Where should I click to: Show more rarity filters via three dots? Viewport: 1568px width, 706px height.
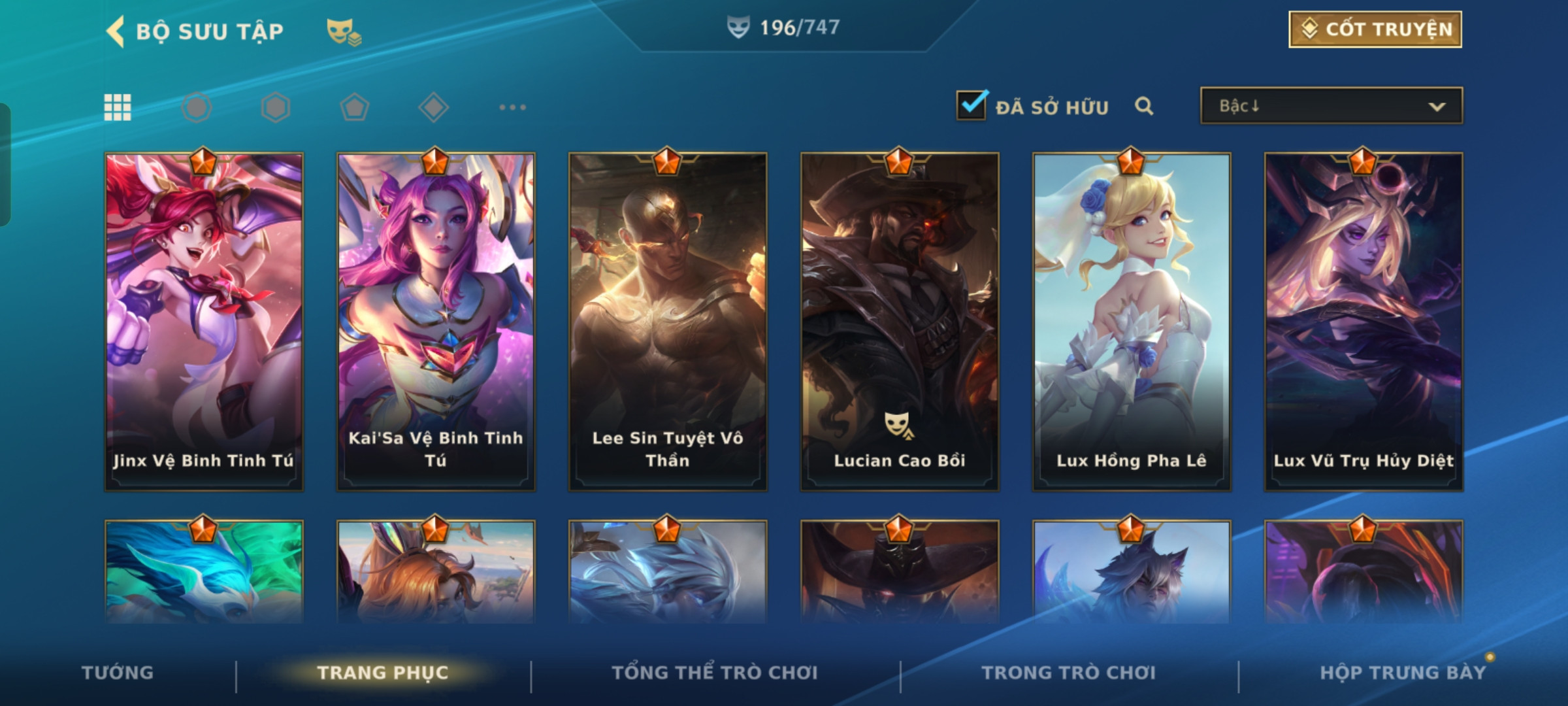pyautogui.click(x=512, y=107)
